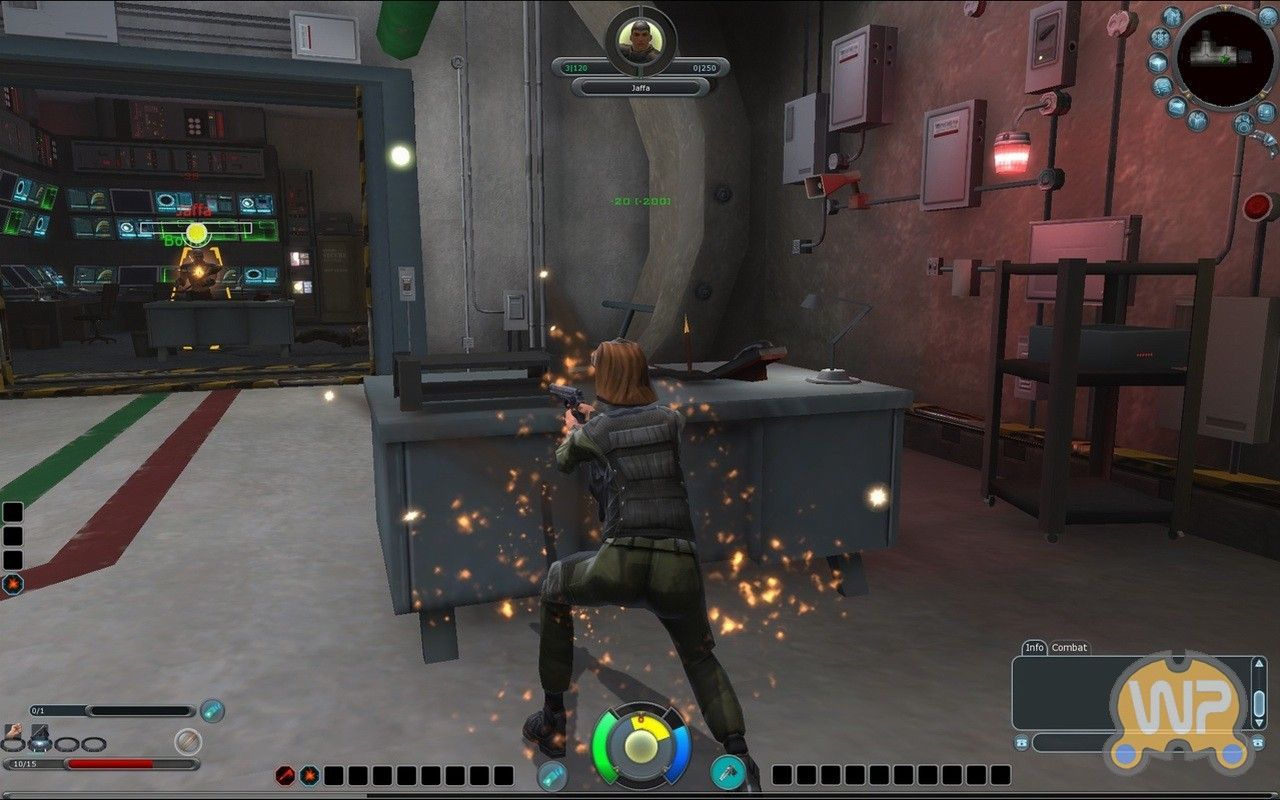Screen dimensions: 1280x800
Task: Click the scroll-up arrow in the Combat log panel
Action: [x=1259, y=663]
